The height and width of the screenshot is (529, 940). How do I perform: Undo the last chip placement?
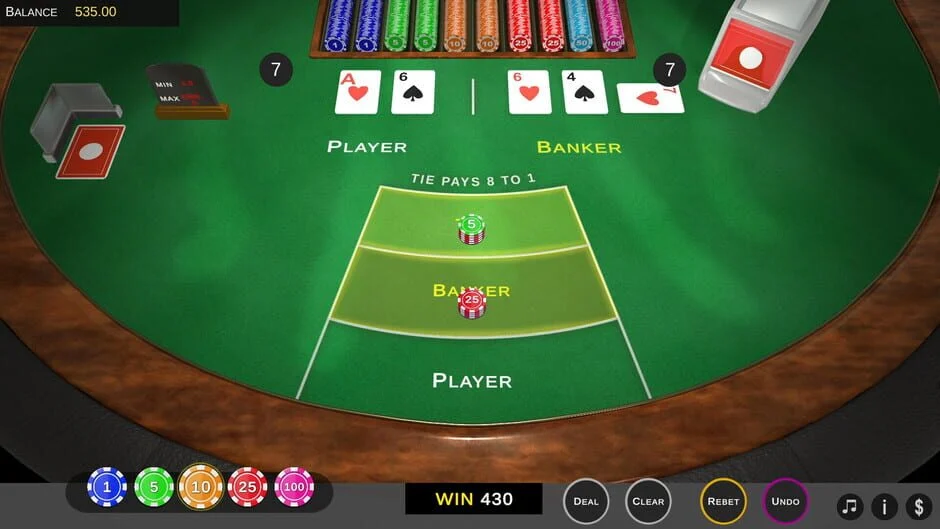tap(786, 501)
